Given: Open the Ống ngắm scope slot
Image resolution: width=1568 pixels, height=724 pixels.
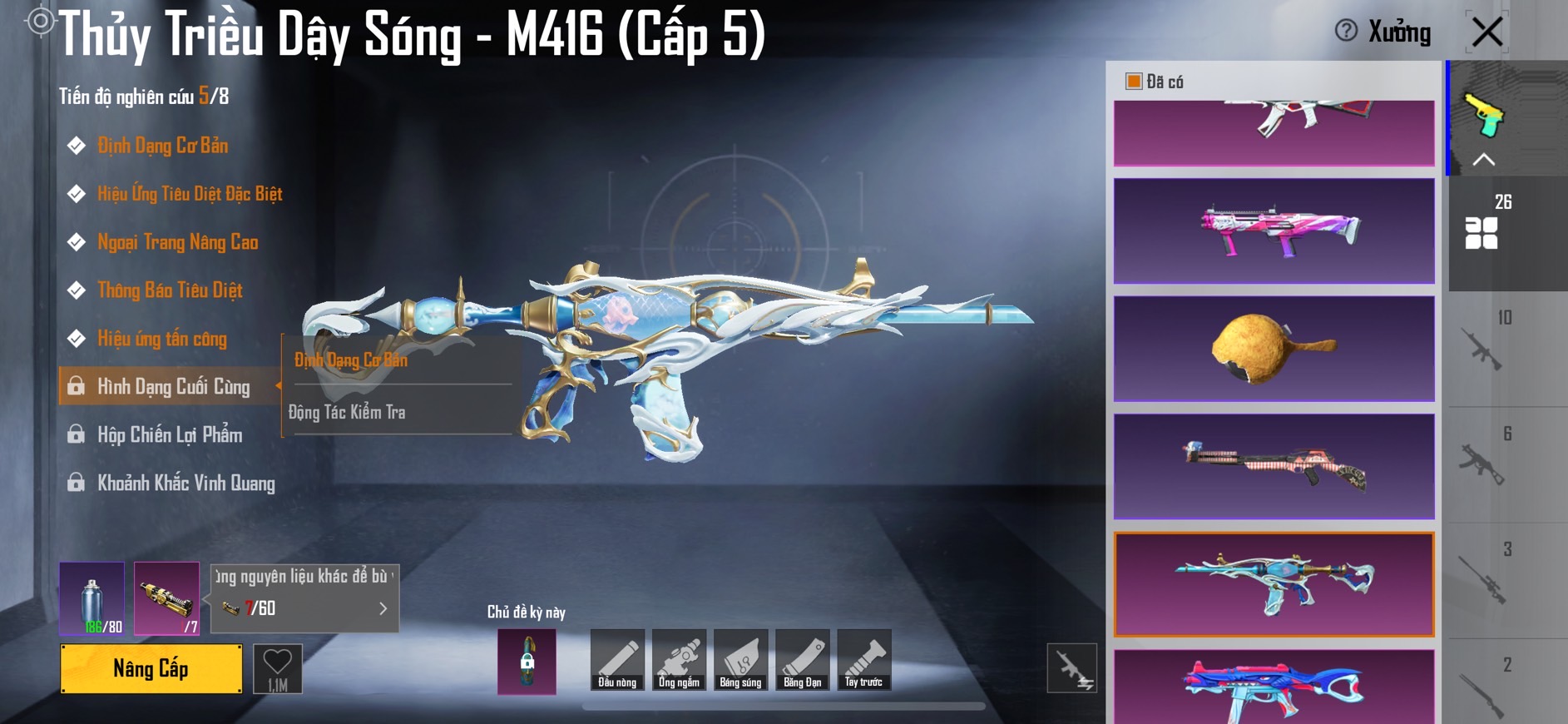Looking at the screenshot, I should coord(679,660).
